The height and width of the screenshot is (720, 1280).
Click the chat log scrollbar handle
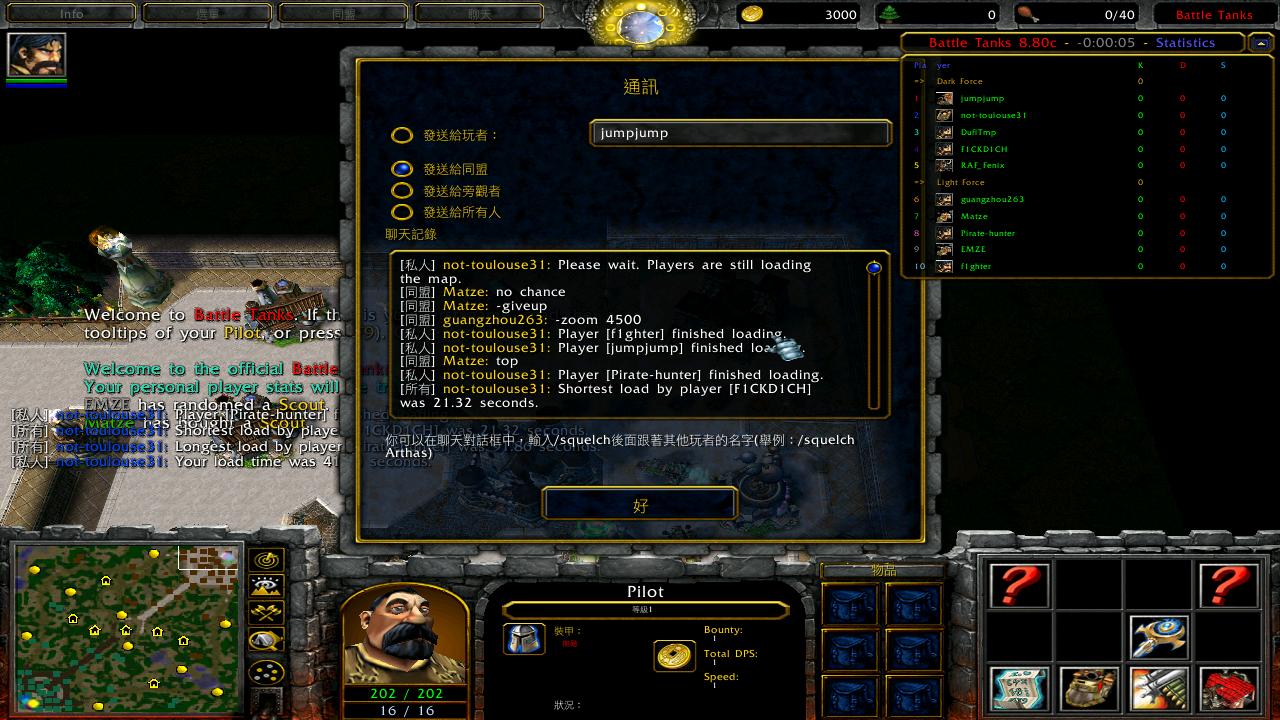[x=874, y=268]
